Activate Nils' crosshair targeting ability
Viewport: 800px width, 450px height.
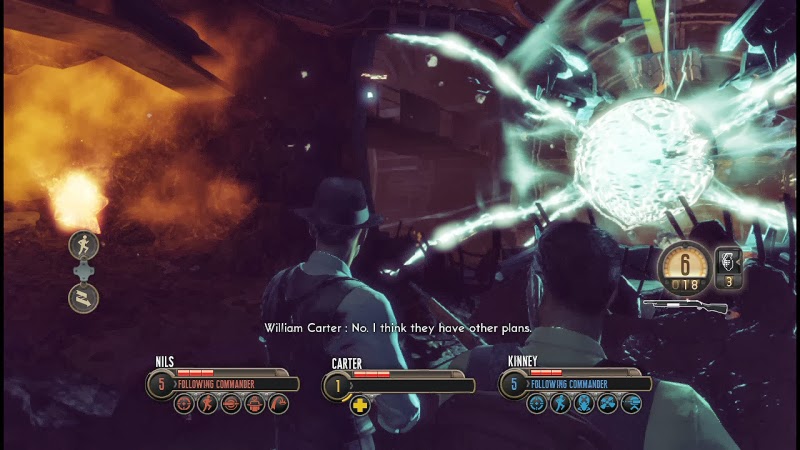pos(183,404)
